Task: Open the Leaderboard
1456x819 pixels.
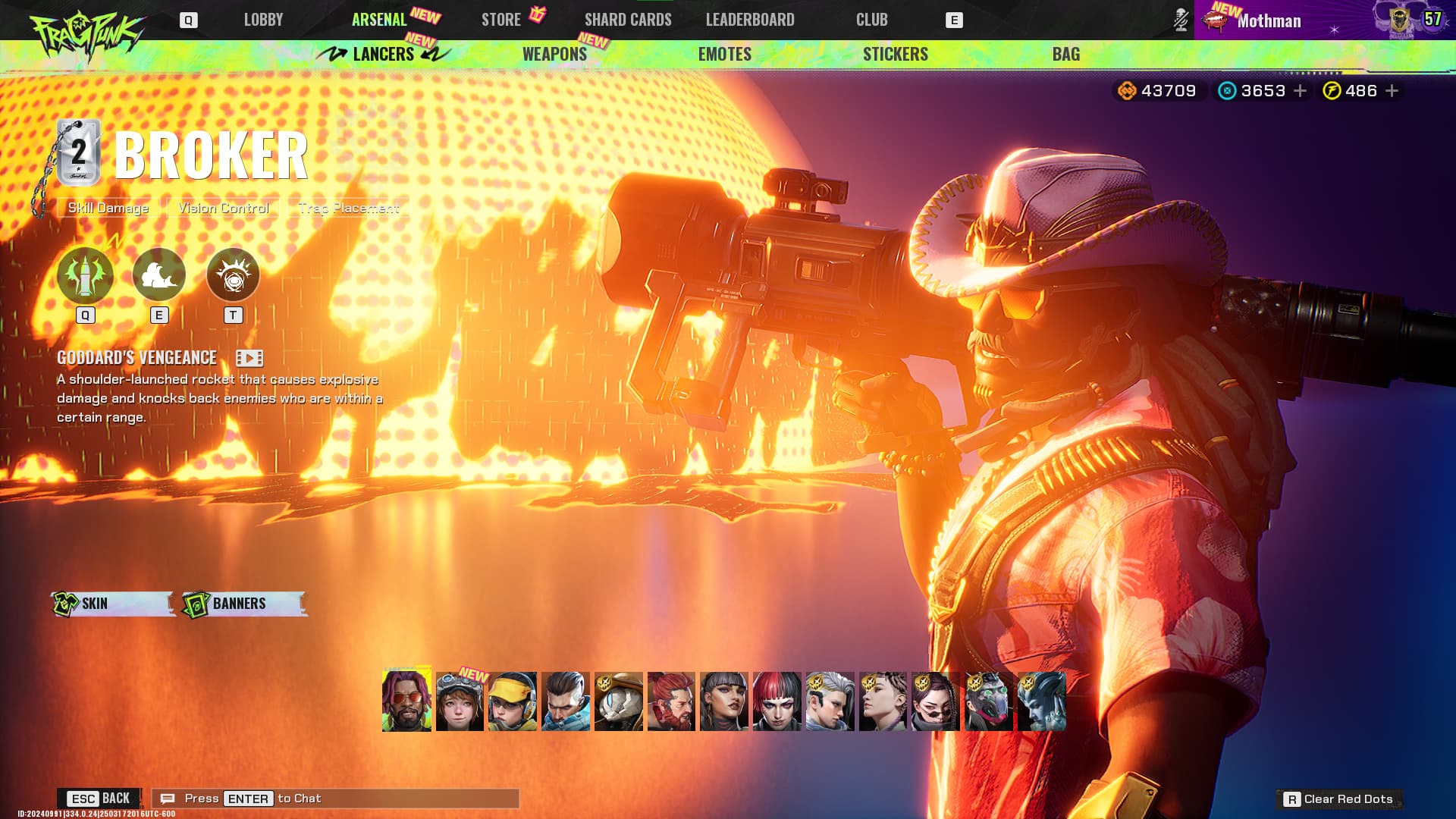Action: [750, 20]
